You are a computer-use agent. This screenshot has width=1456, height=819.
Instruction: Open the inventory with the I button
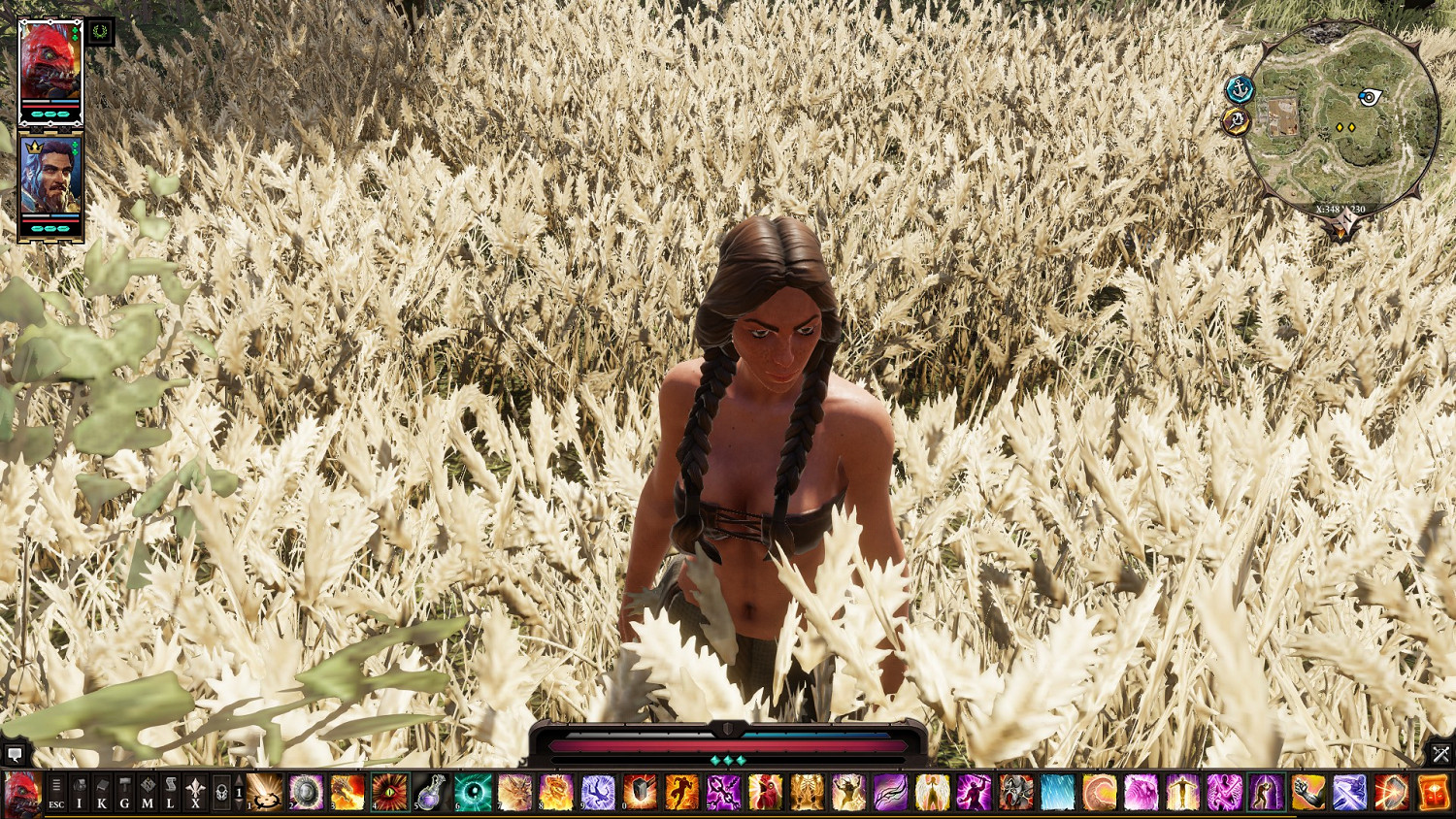pos(80,792)
